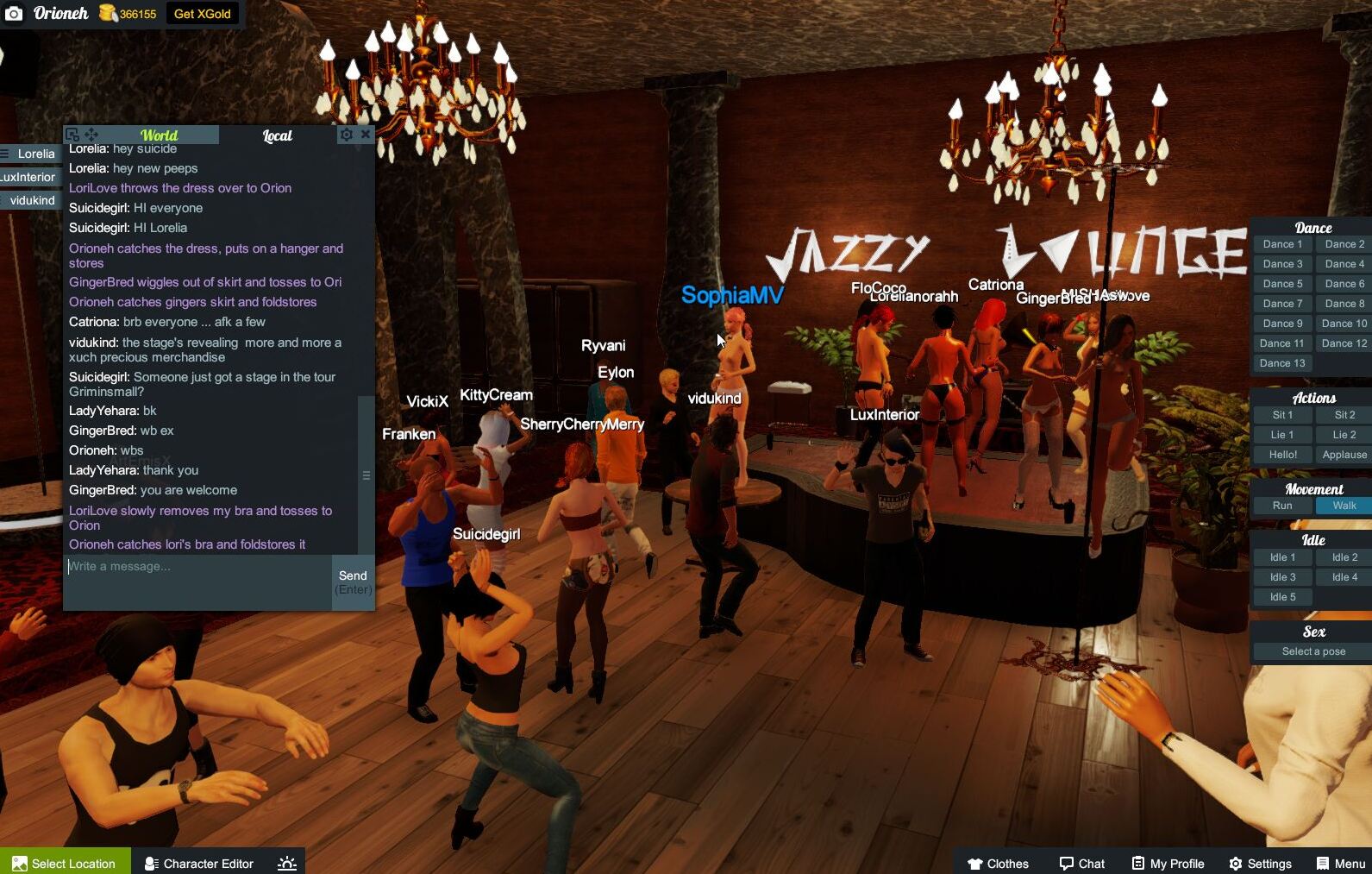This screenshot has height=874, width=1372.
Task: Open the Settings gear
Action: [1262, 863]
